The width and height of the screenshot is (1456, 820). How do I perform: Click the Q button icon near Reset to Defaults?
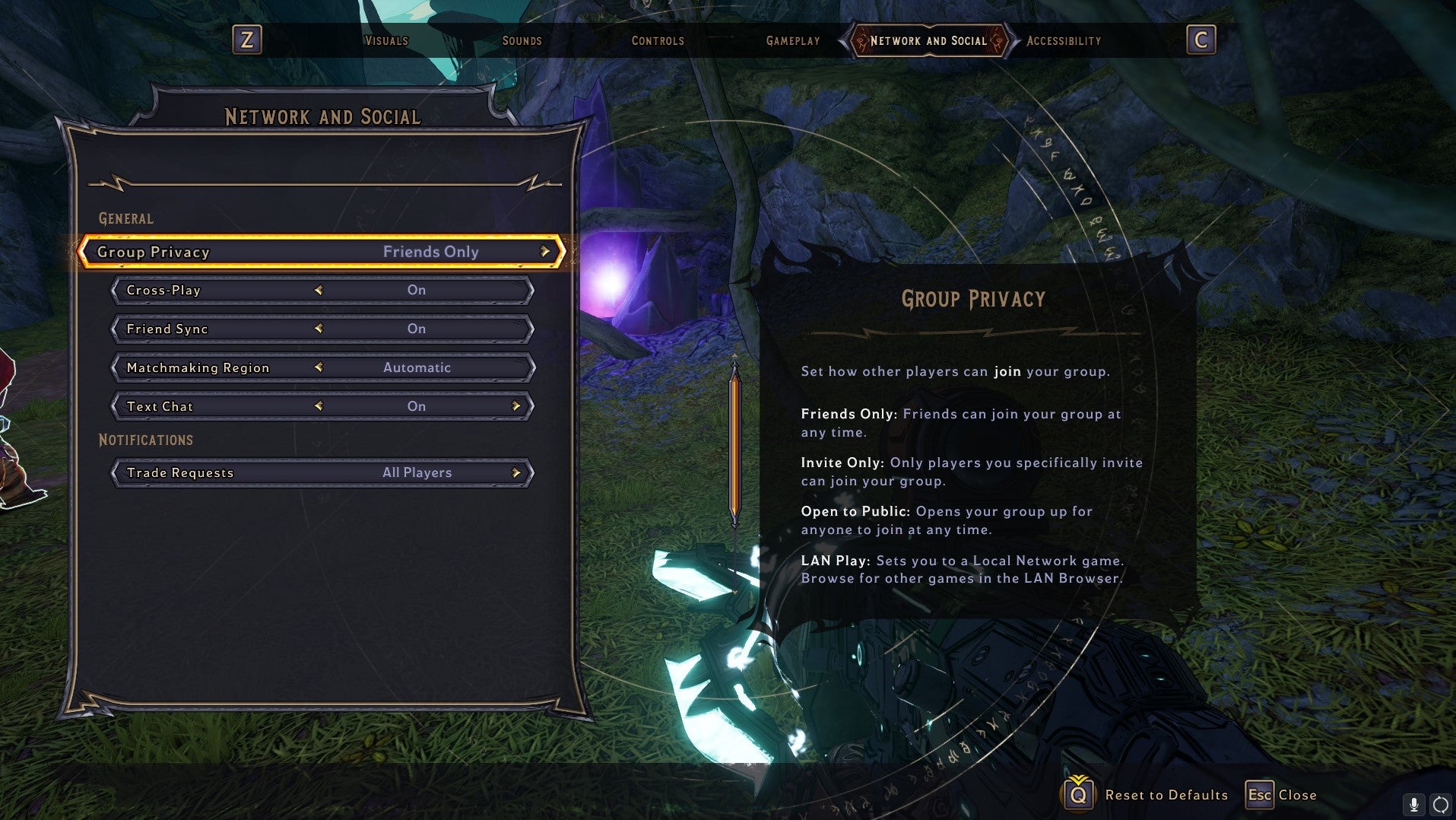(x=1077, y=794)
